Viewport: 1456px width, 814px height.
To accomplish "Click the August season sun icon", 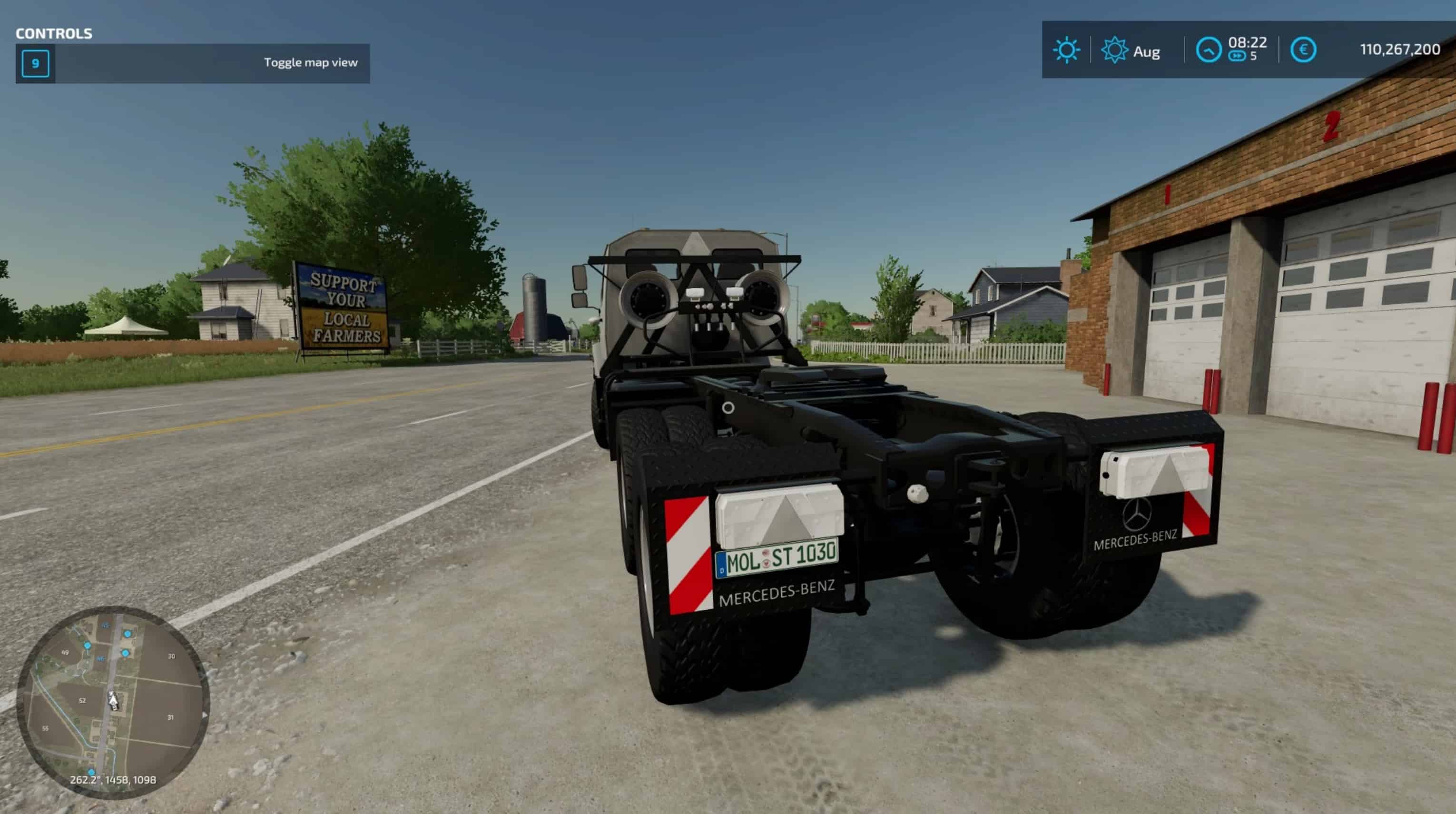I will [1114, 50].
